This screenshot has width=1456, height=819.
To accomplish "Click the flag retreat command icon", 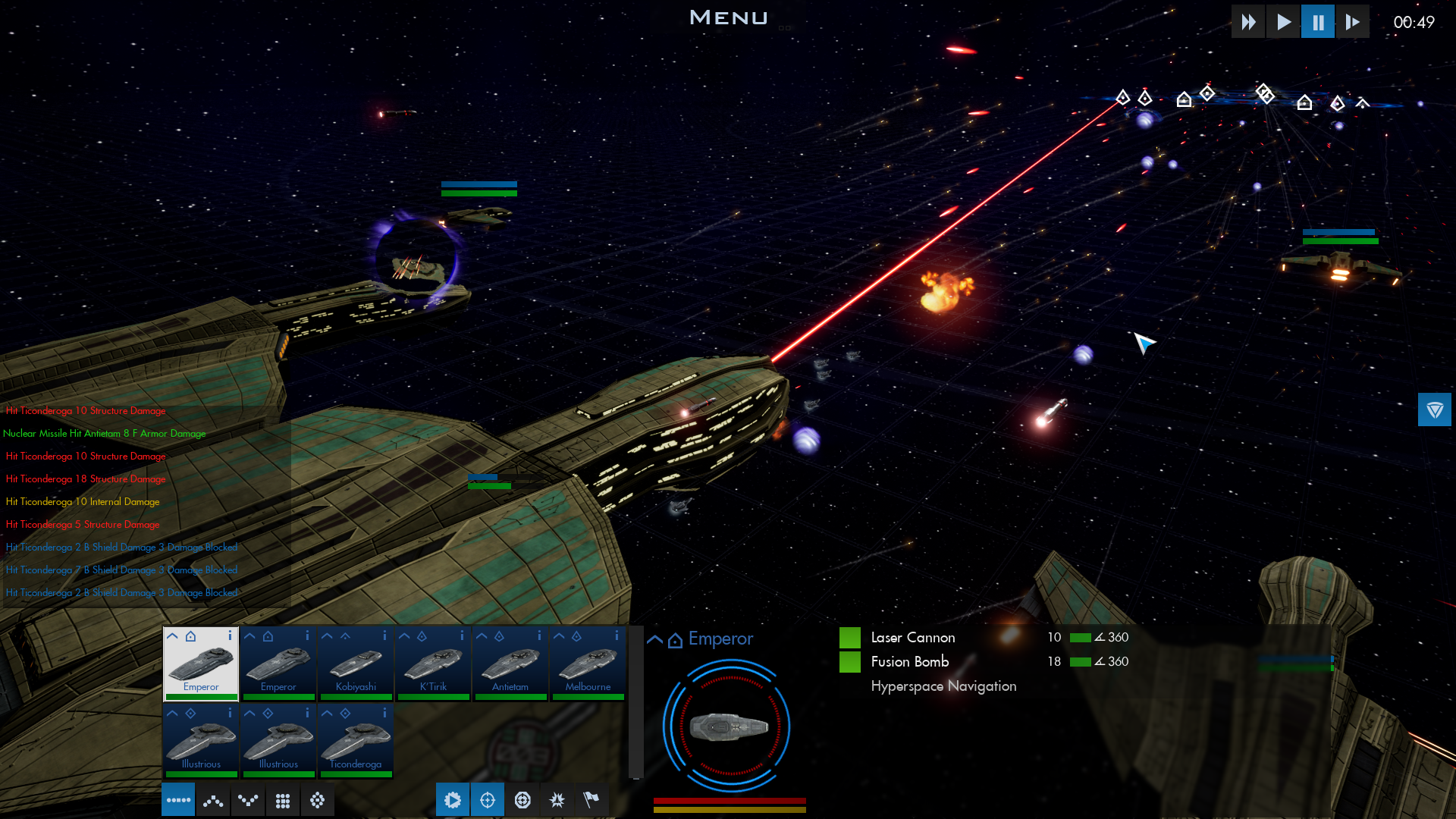I will click(x=591, y=800).
